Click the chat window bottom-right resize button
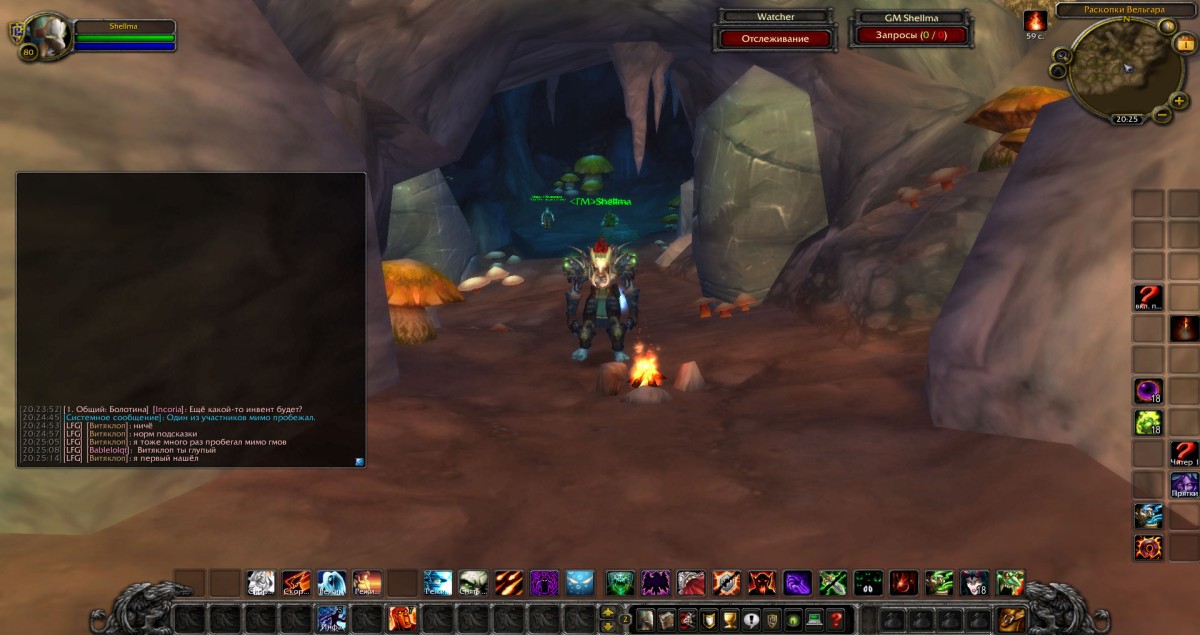 point(359,461)
